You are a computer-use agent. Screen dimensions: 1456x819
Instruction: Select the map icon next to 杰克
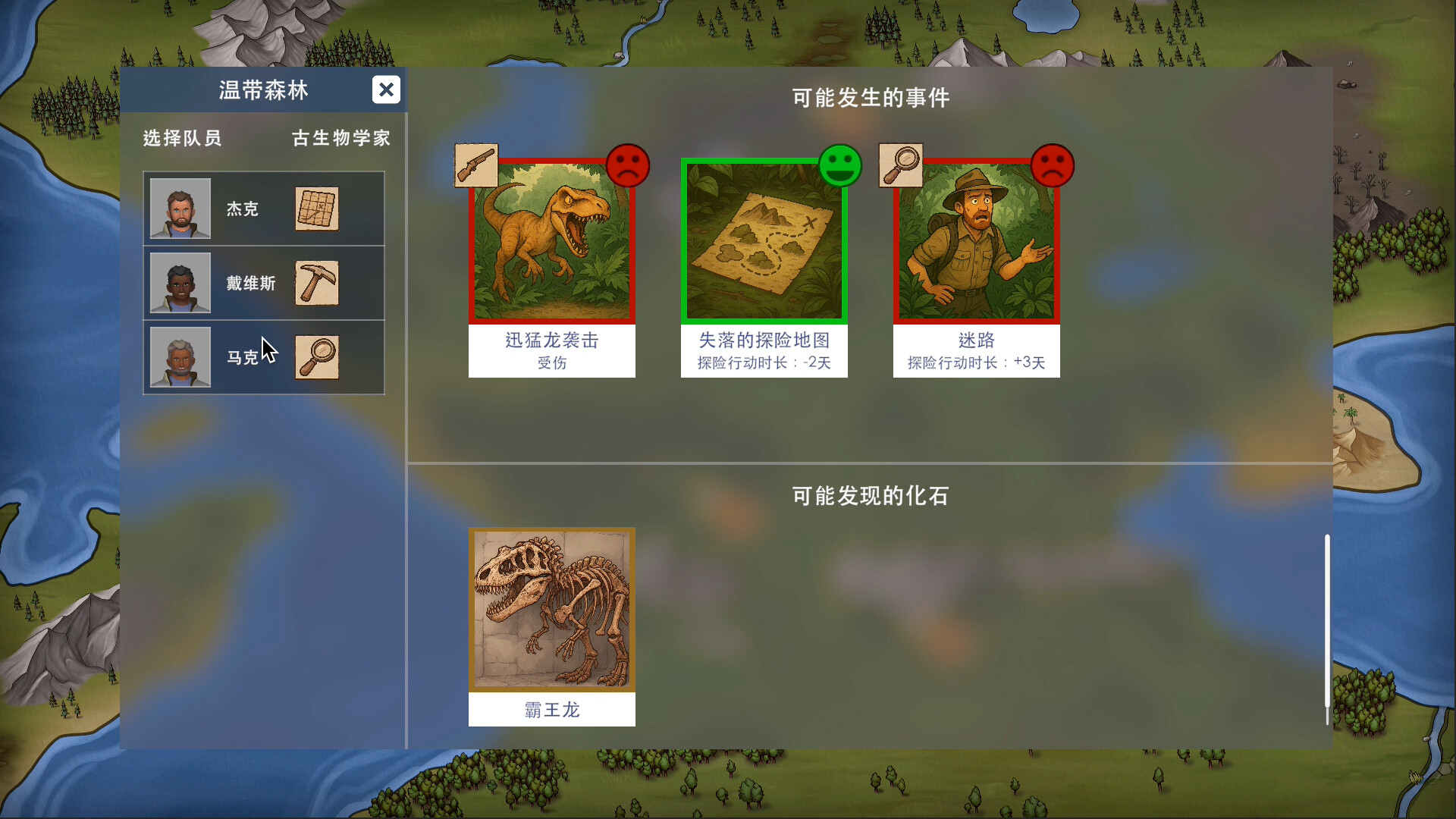317,209
